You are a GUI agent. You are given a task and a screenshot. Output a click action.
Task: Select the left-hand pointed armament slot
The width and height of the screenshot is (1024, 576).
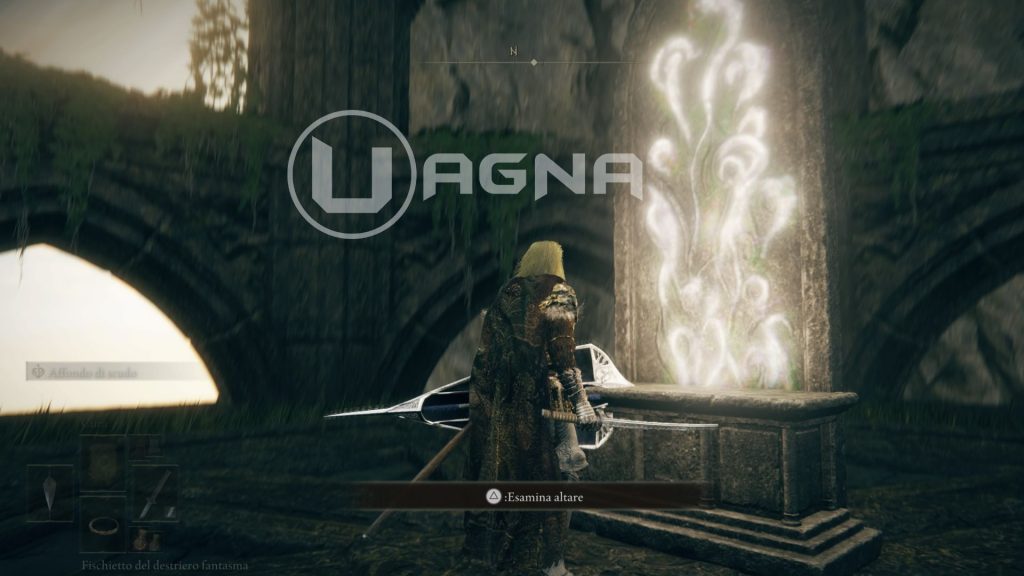tap(49, 493)
